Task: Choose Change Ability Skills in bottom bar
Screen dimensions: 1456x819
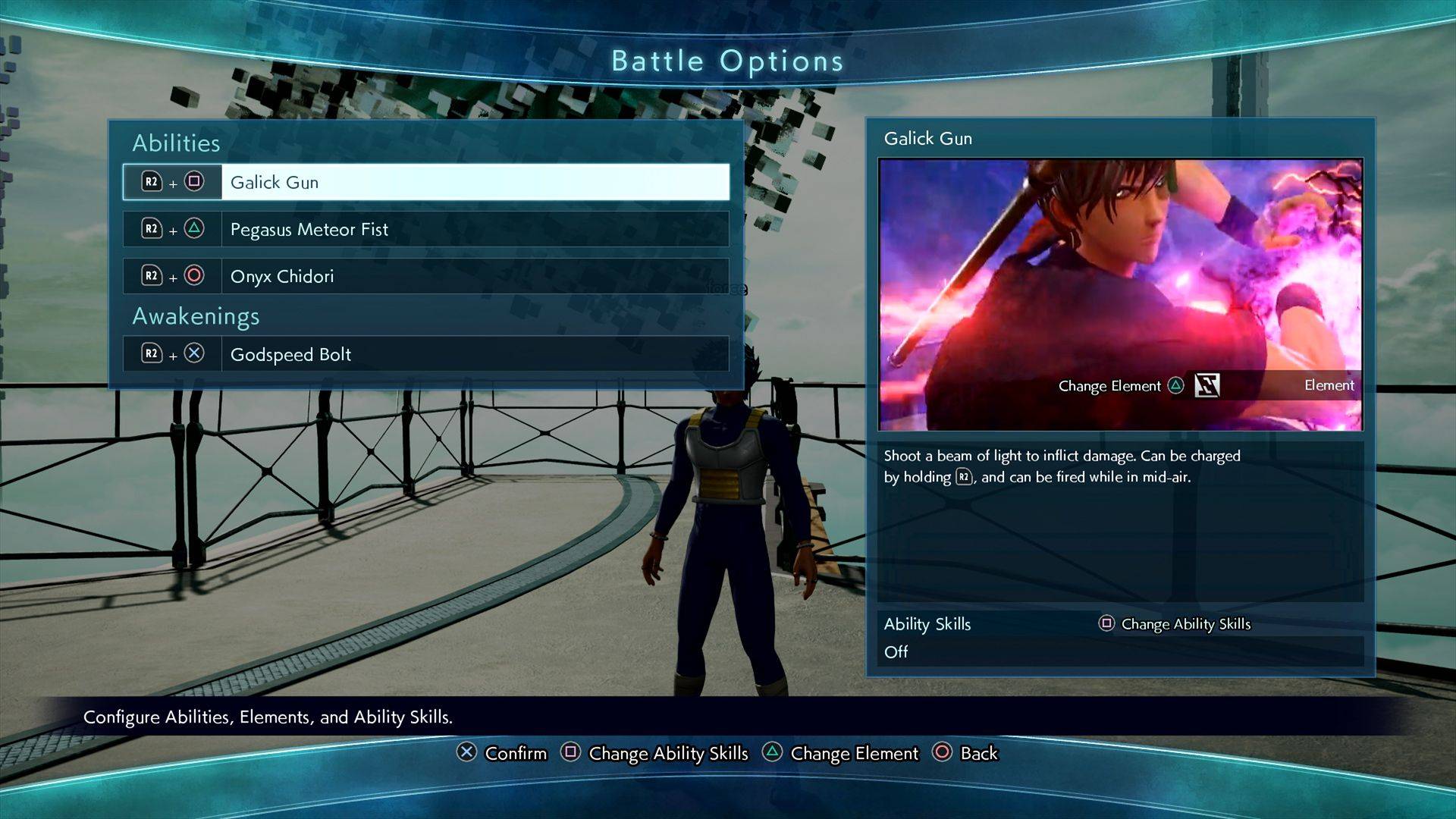Action: 654,753
